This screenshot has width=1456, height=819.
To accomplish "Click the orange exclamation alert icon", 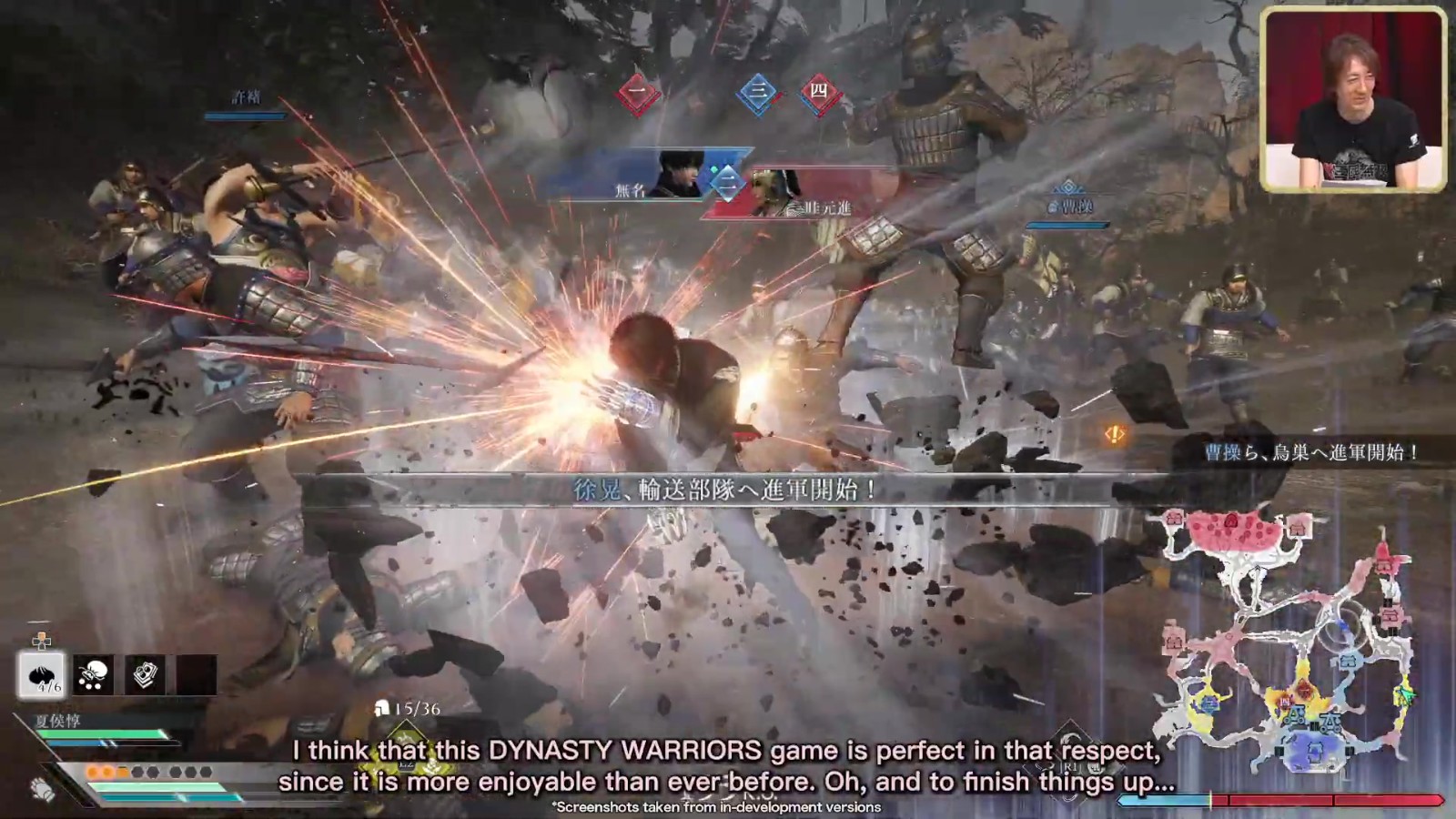I will pyautogui.click(x=1114, y=435).
